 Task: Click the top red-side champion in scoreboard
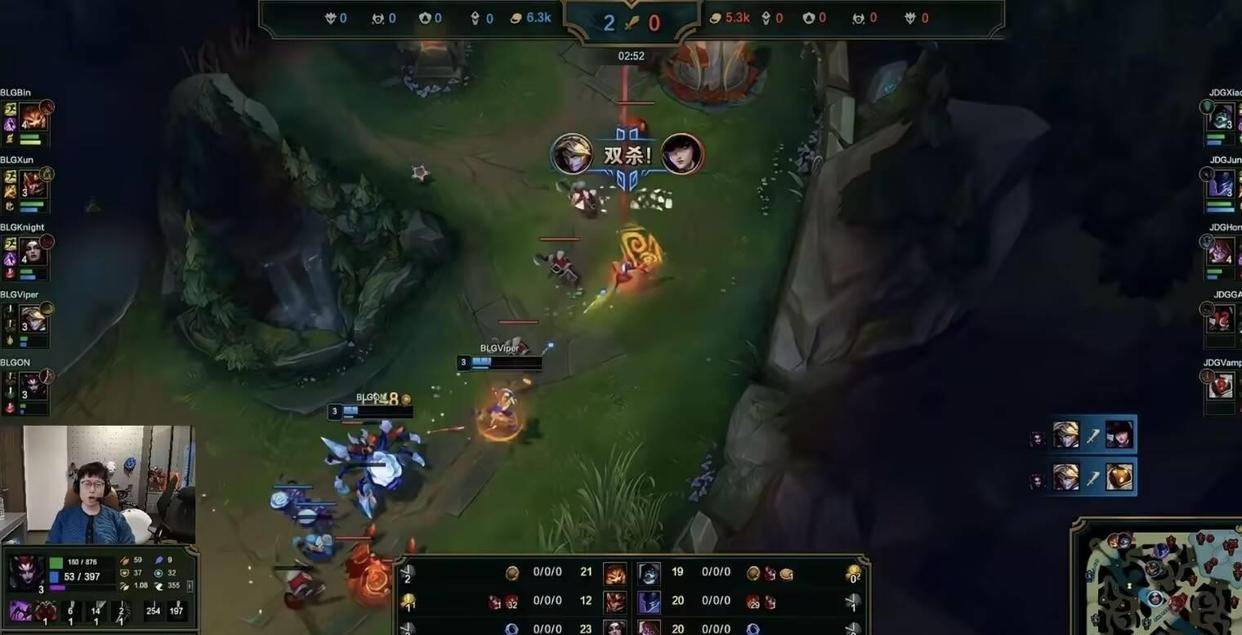(649, 574)
